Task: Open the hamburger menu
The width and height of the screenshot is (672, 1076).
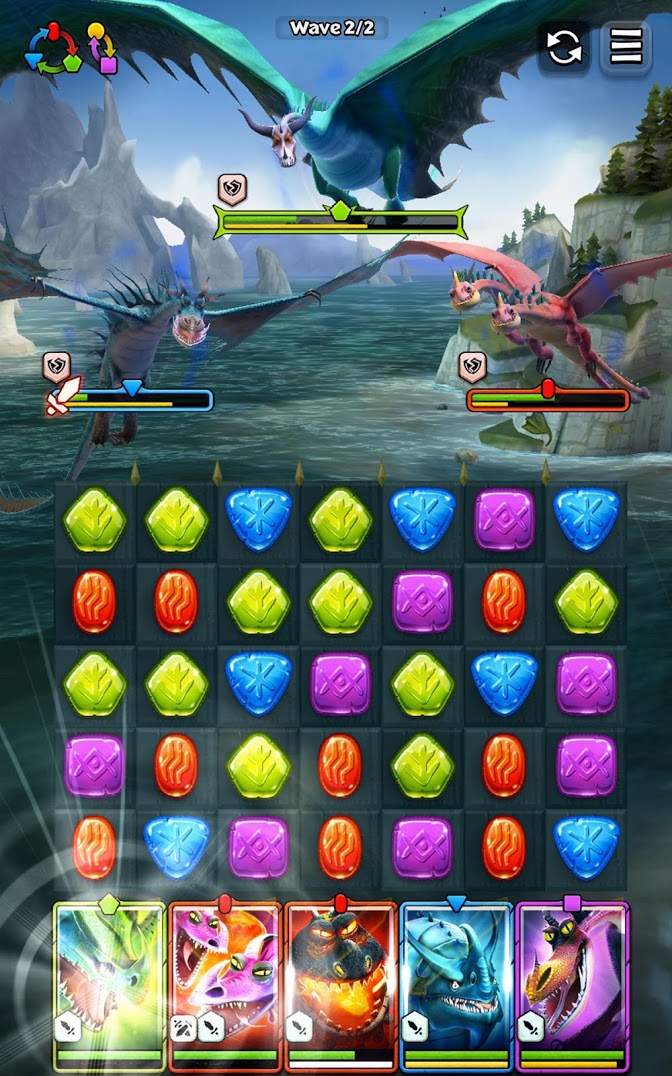Action: pyautogui.click(x=625, y=47)
